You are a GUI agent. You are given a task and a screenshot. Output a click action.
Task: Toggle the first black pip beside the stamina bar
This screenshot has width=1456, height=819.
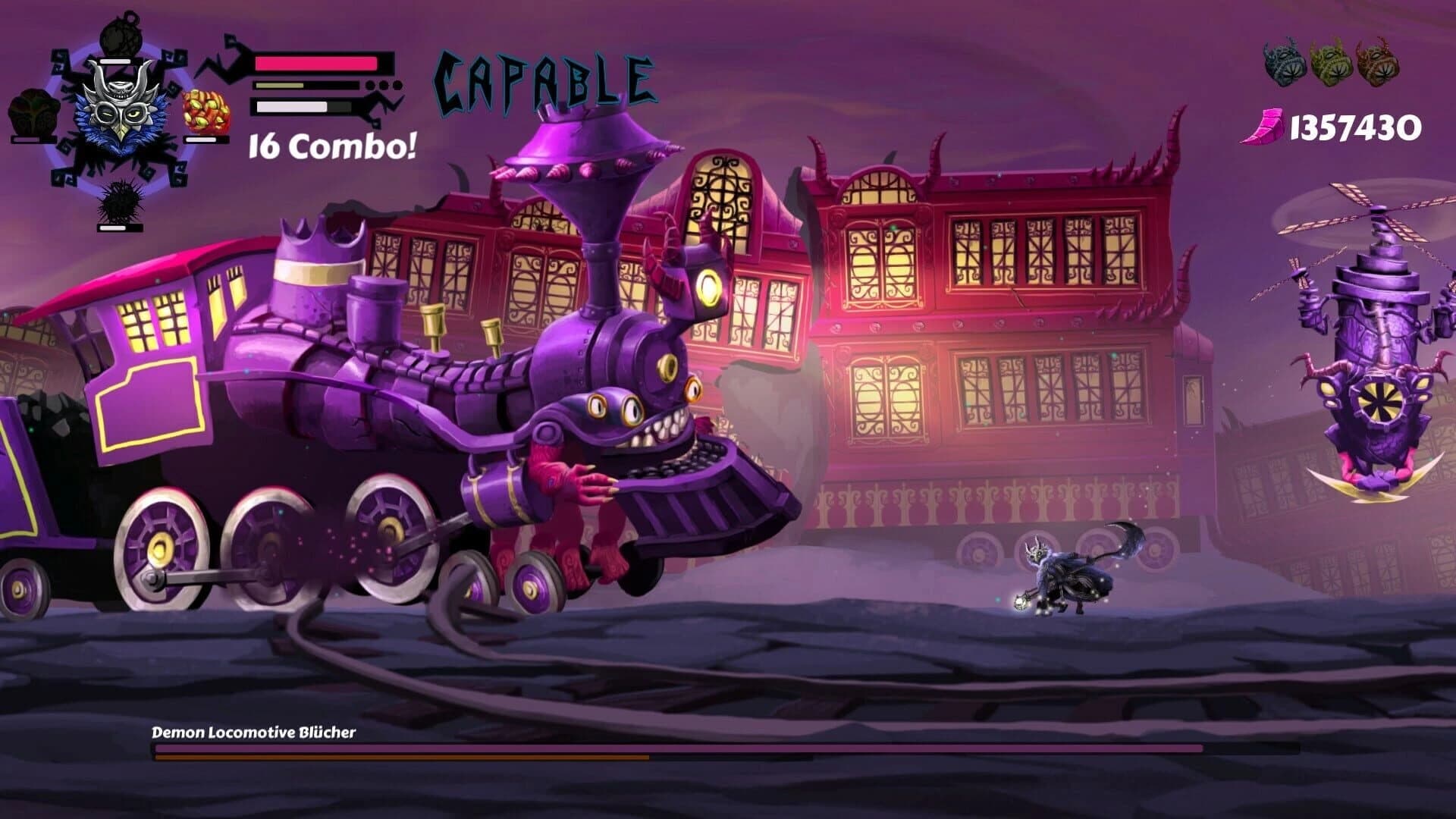370,85
